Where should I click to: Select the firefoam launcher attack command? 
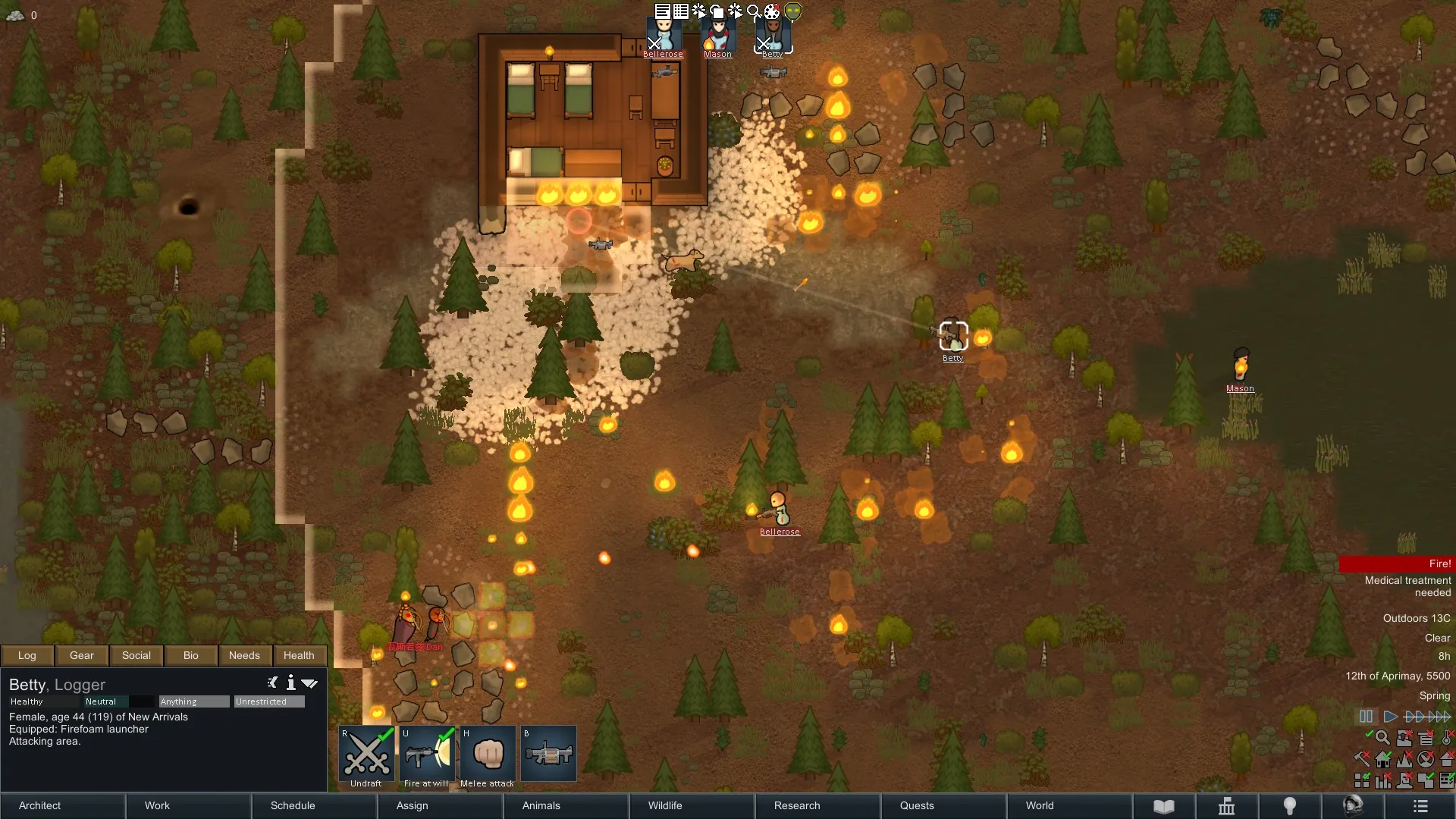pyautogui.click(x=548, y=754)
